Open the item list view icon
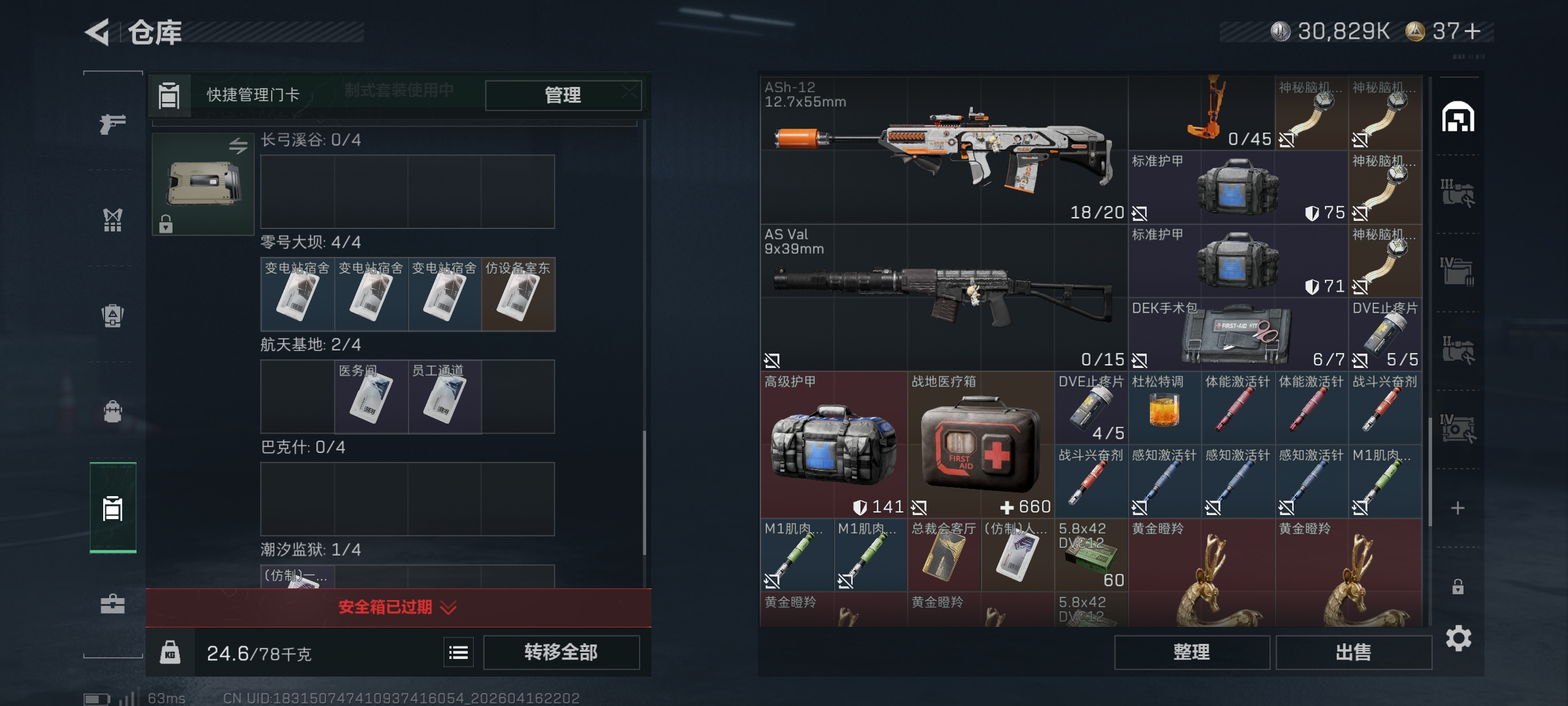Viewport: 1568px width, 706px height. (459, 652)
